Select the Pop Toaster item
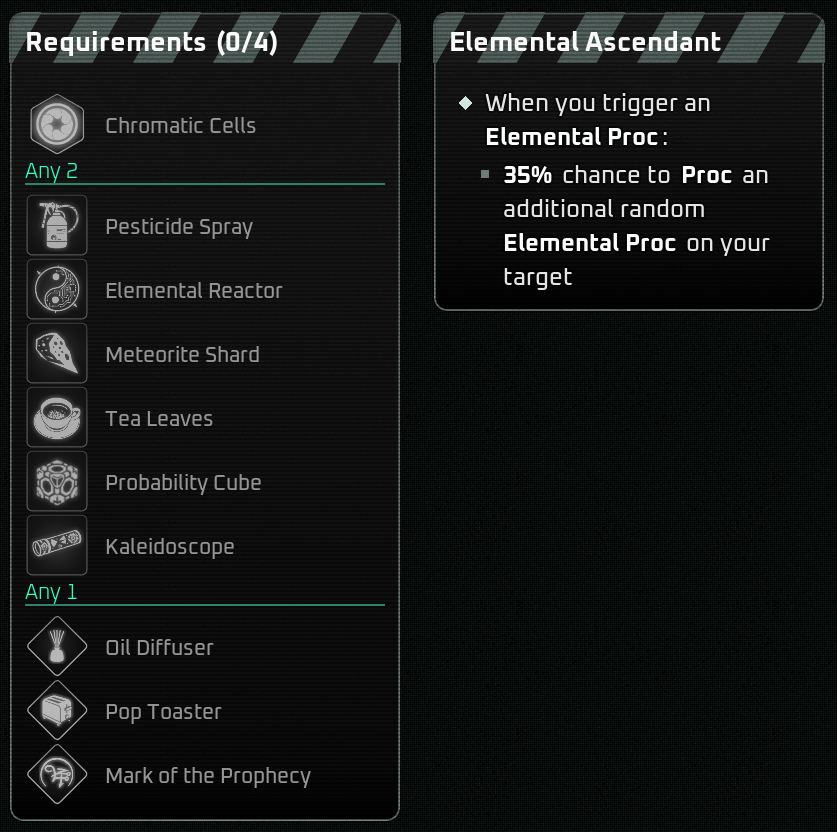Screen dimensions: 837x832 point(163,712)
